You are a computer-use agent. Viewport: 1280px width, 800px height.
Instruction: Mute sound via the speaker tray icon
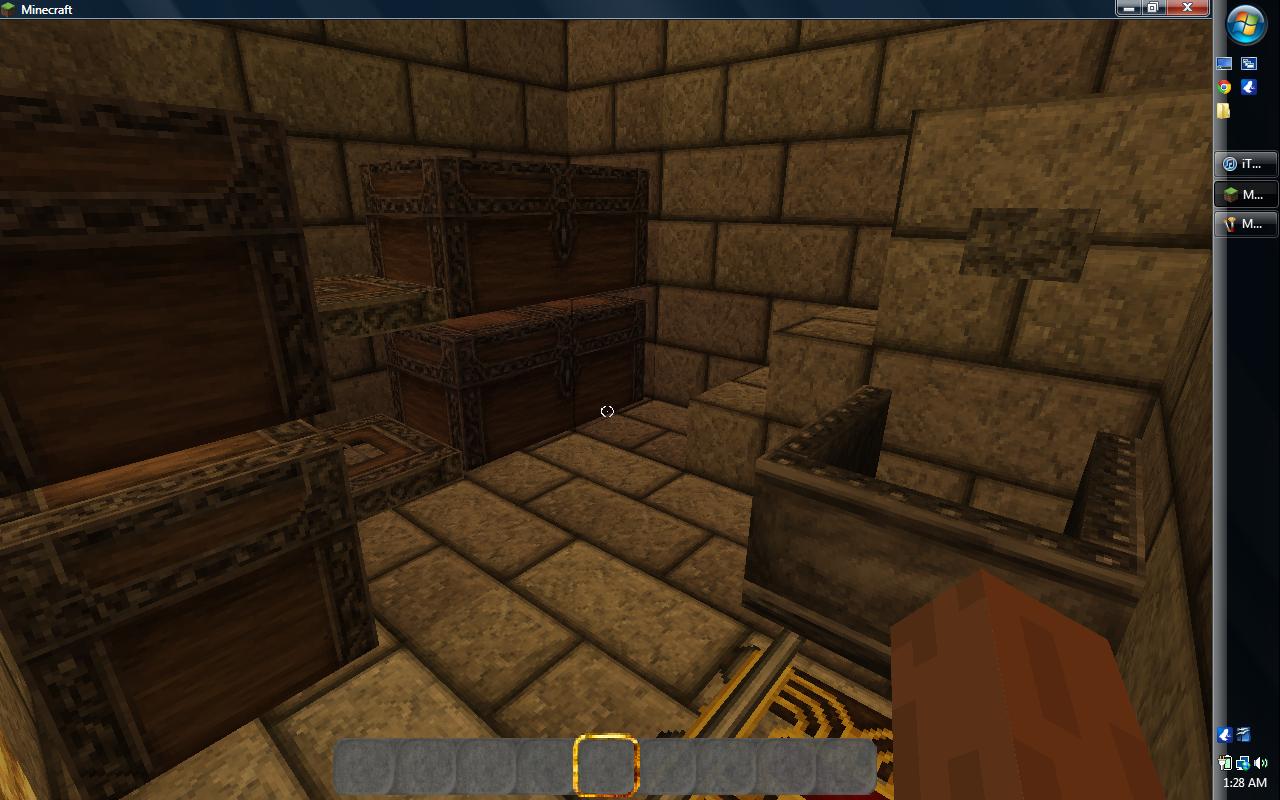1260,763
